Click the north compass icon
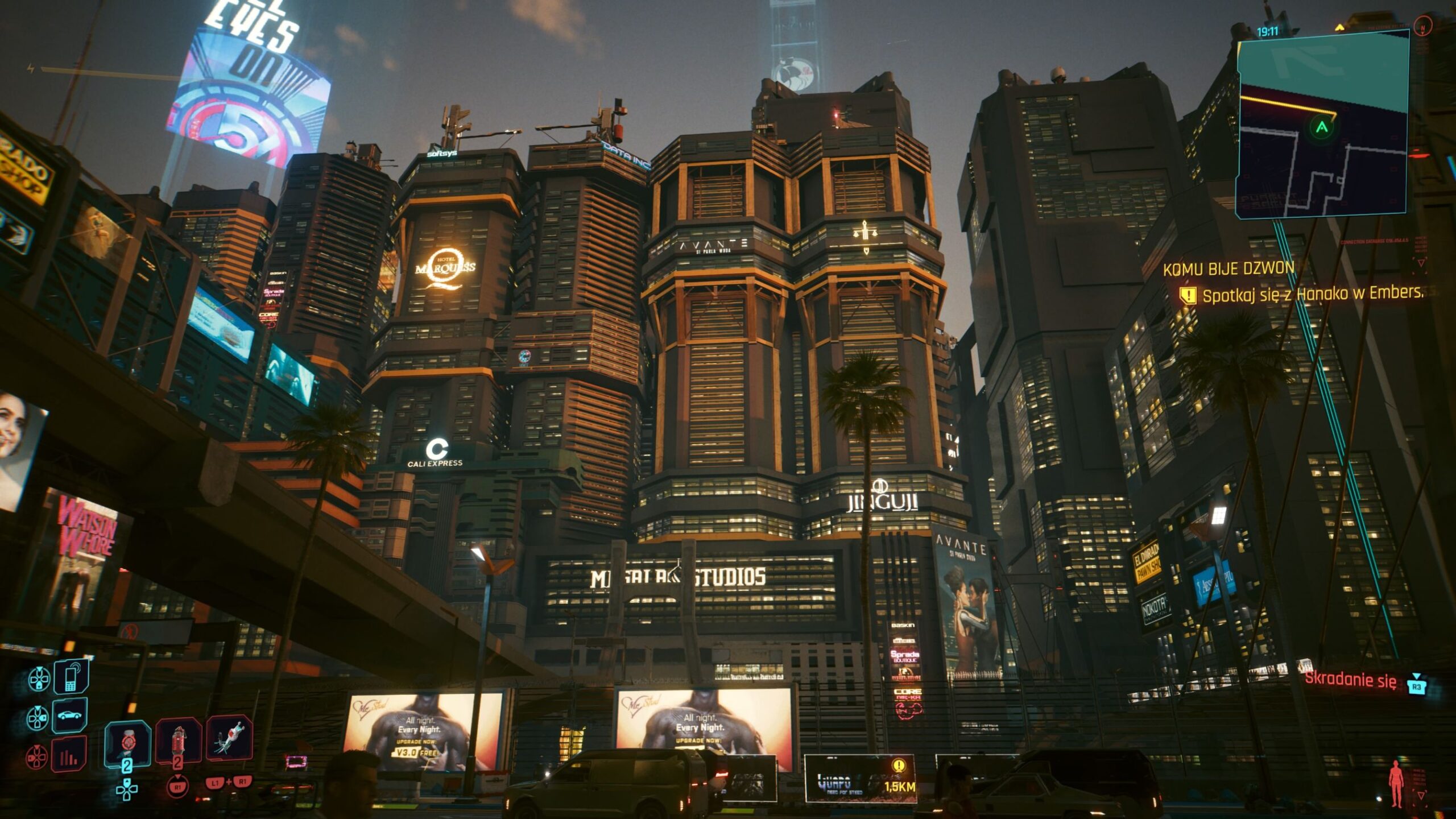The width and height of the screenshot is (1456, 819). coord(1423,26)
